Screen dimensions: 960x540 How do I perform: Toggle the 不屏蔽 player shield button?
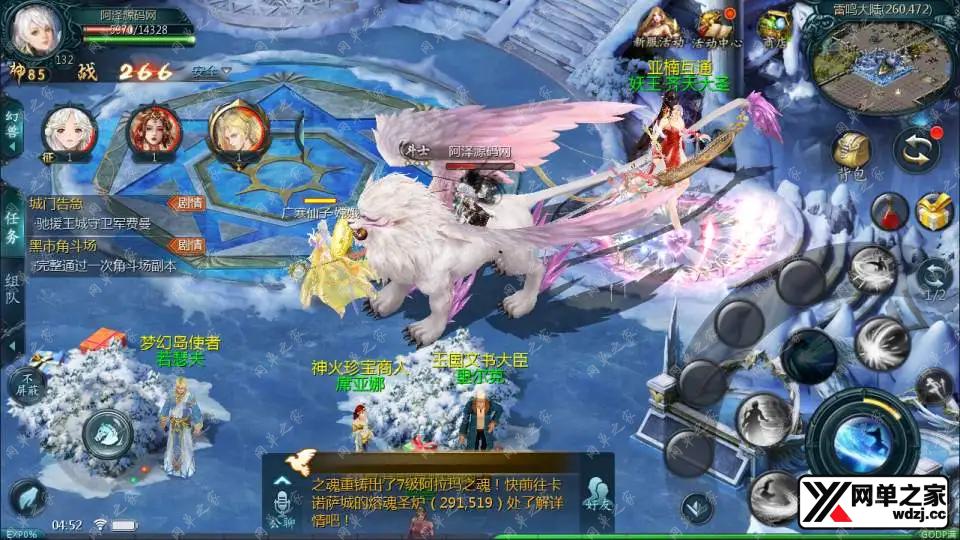(27, 385)
